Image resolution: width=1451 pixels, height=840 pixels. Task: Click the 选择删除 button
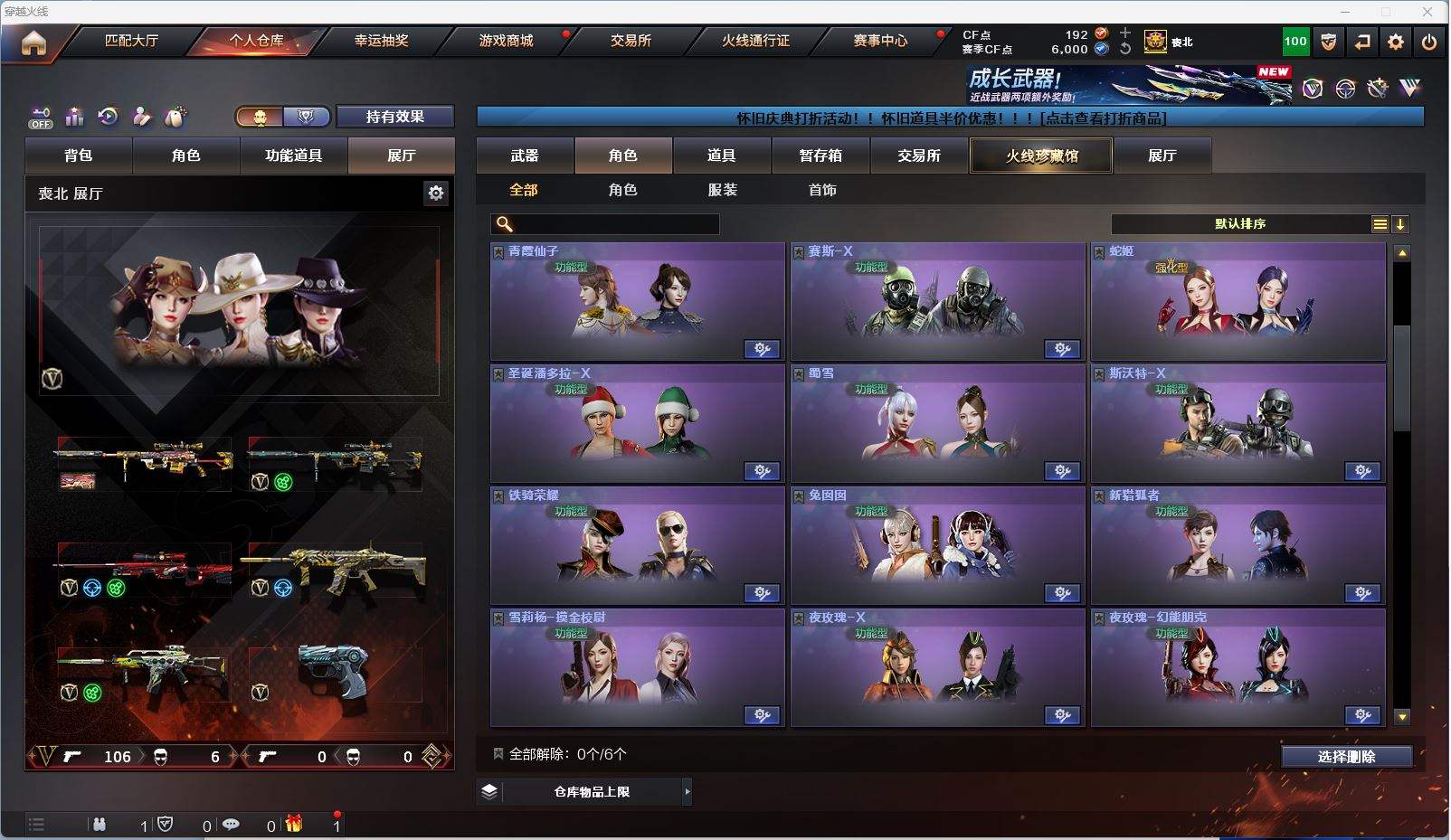(1346, 757)
